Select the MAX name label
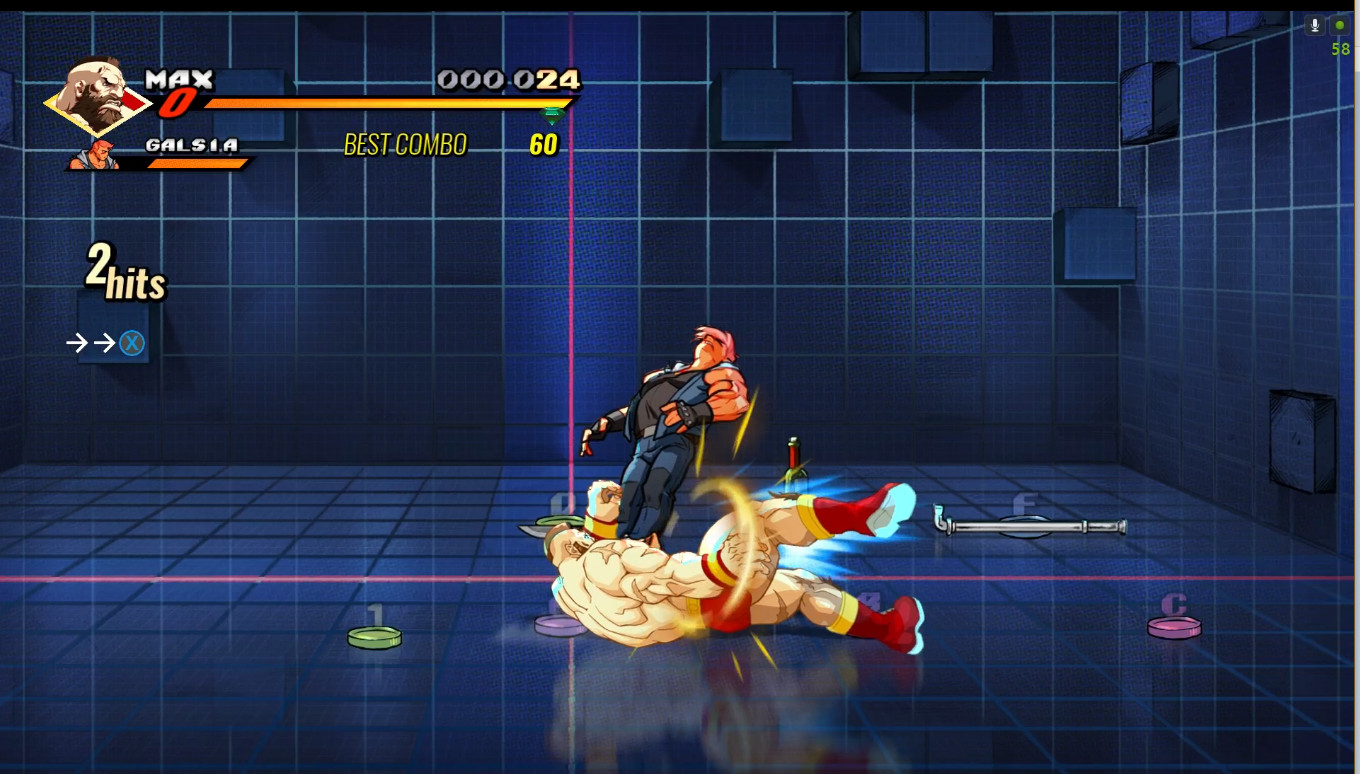The height and width of the screenshot is (774, 1360). (x=182, y=79)
